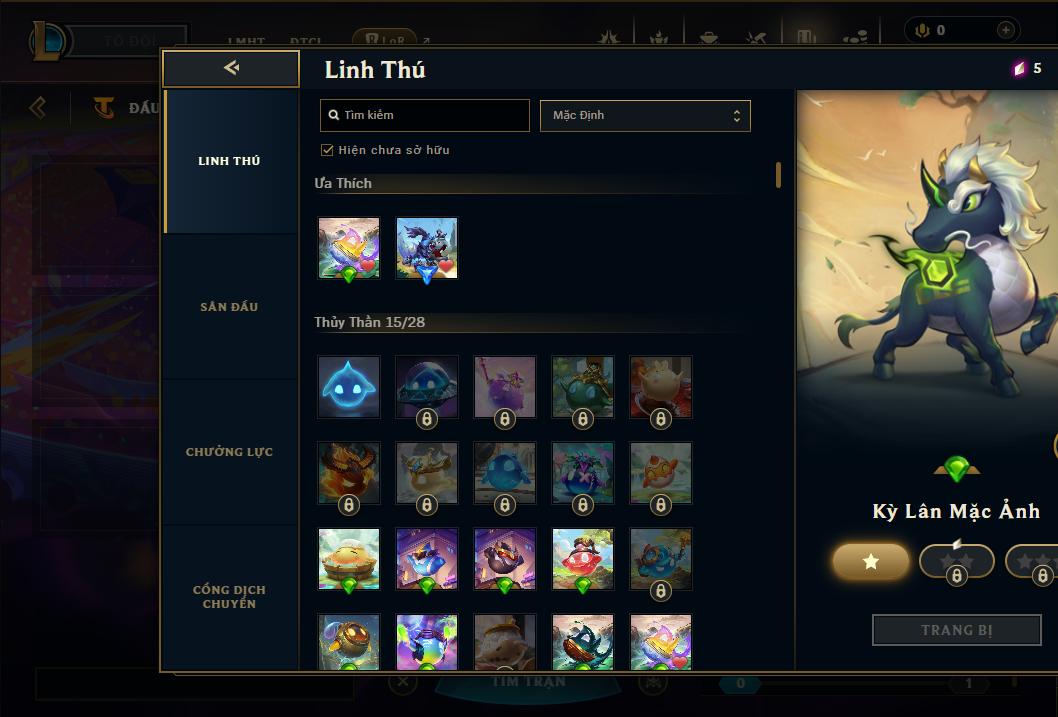Pick the blue dragon favorite thumbnail

pyautogui.click(x=427, y=248)
